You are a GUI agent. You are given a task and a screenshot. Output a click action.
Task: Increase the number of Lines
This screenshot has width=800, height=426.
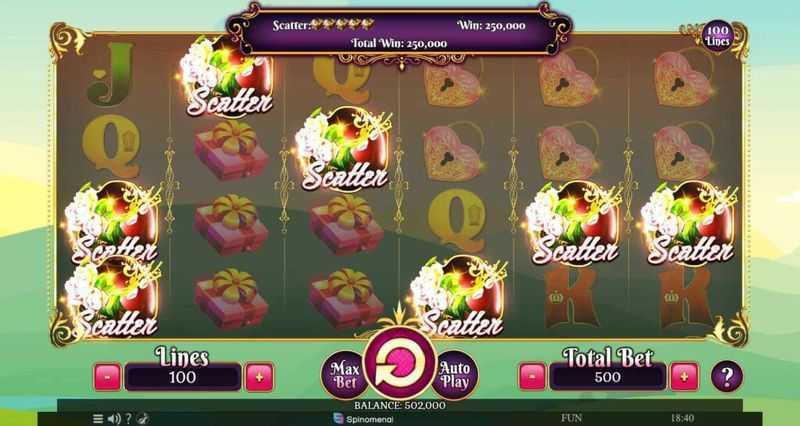(259, 377)
